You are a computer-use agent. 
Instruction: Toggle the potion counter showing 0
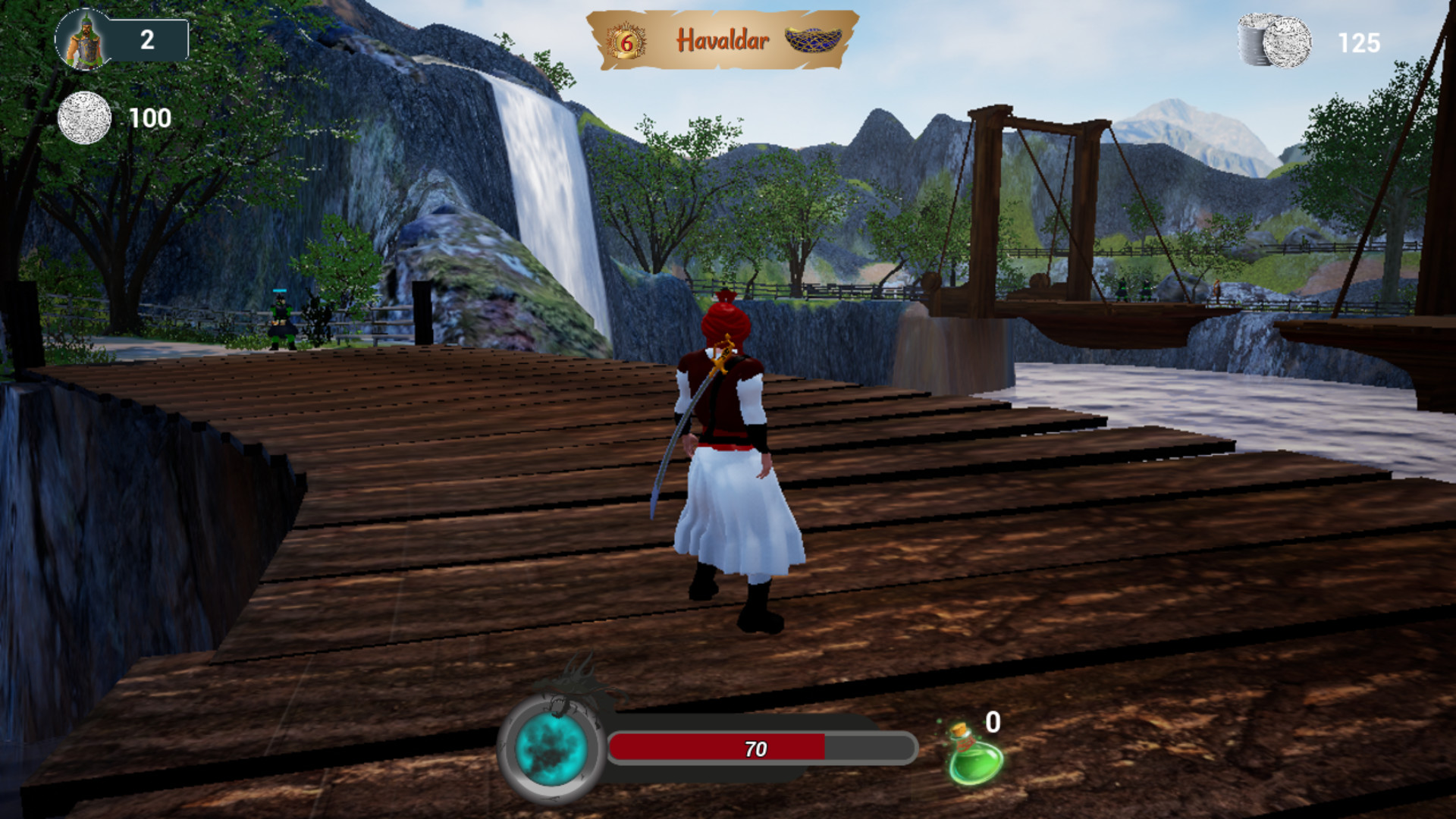click(992, 723)
